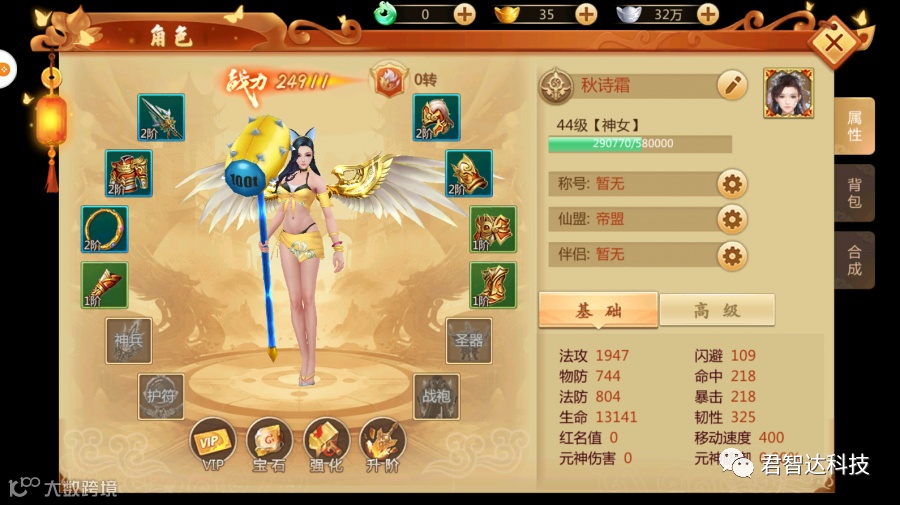Click the character portrait avatar
Image resolution: width=900 pixels, height=505 pixels.
pyautogui.click(x=788, y=93)
